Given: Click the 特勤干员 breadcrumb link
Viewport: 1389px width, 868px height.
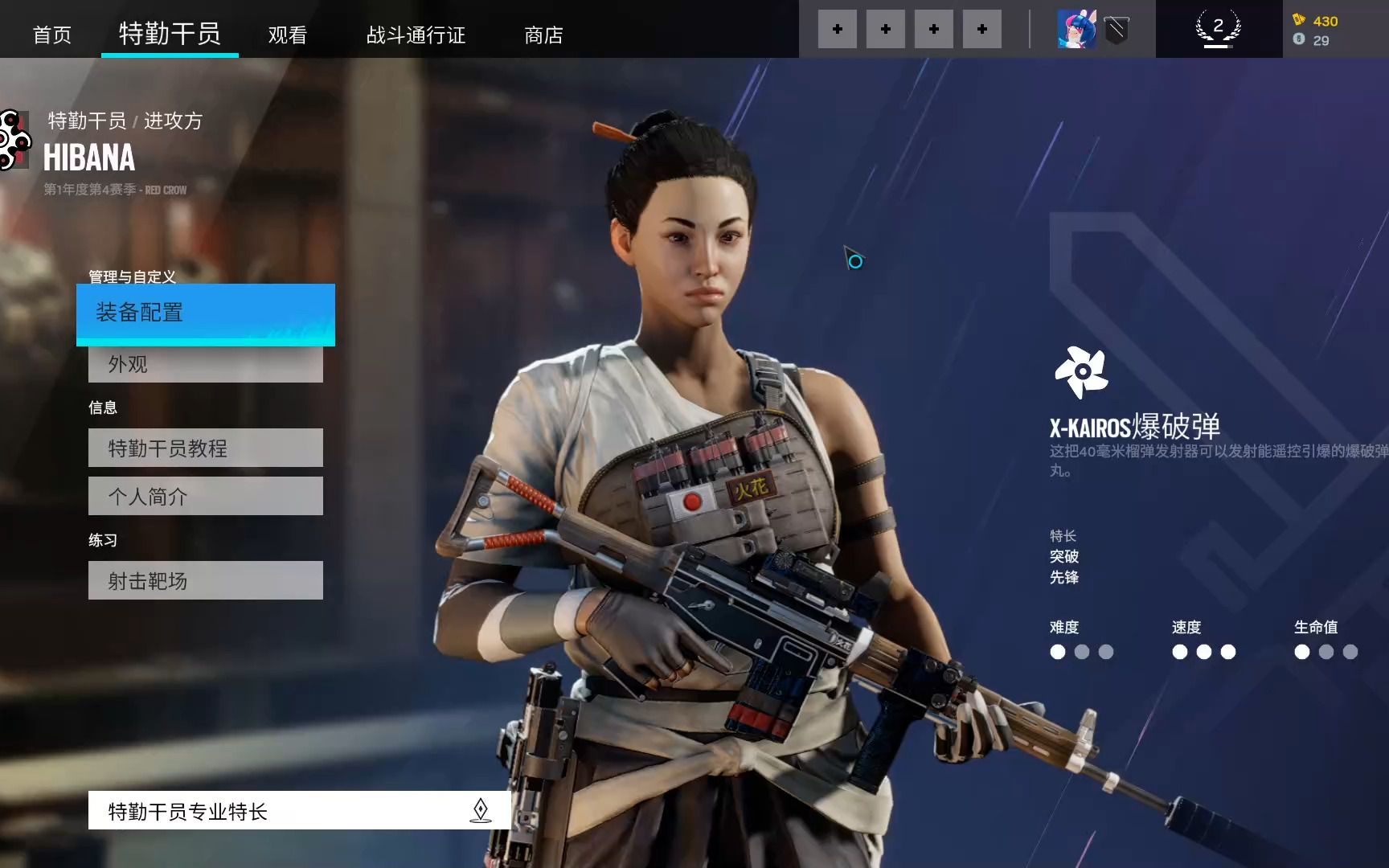Looking at the screenshot, I should coord(87,121).
